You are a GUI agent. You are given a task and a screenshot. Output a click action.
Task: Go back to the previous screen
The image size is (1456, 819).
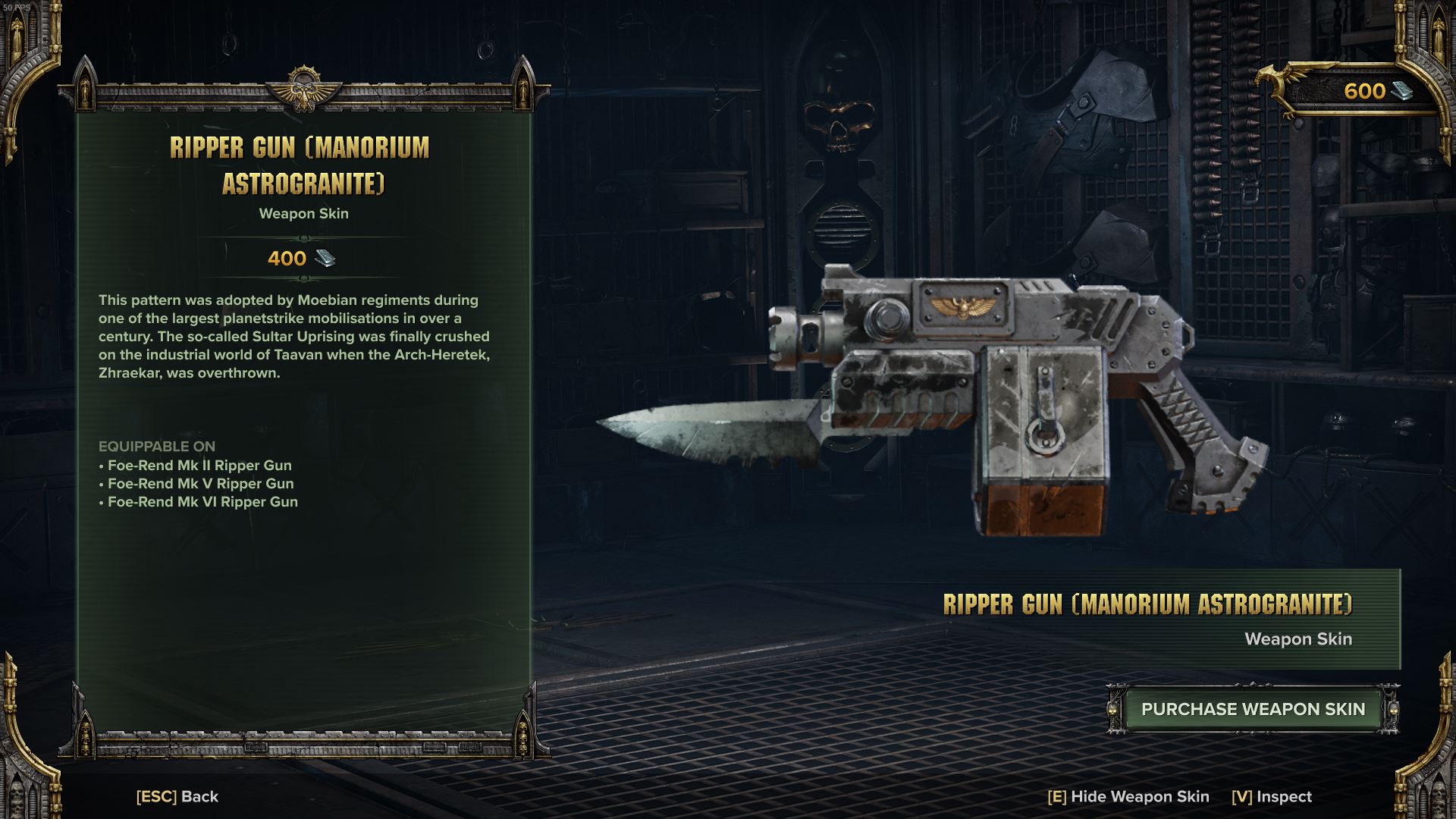tap(177, 796)
